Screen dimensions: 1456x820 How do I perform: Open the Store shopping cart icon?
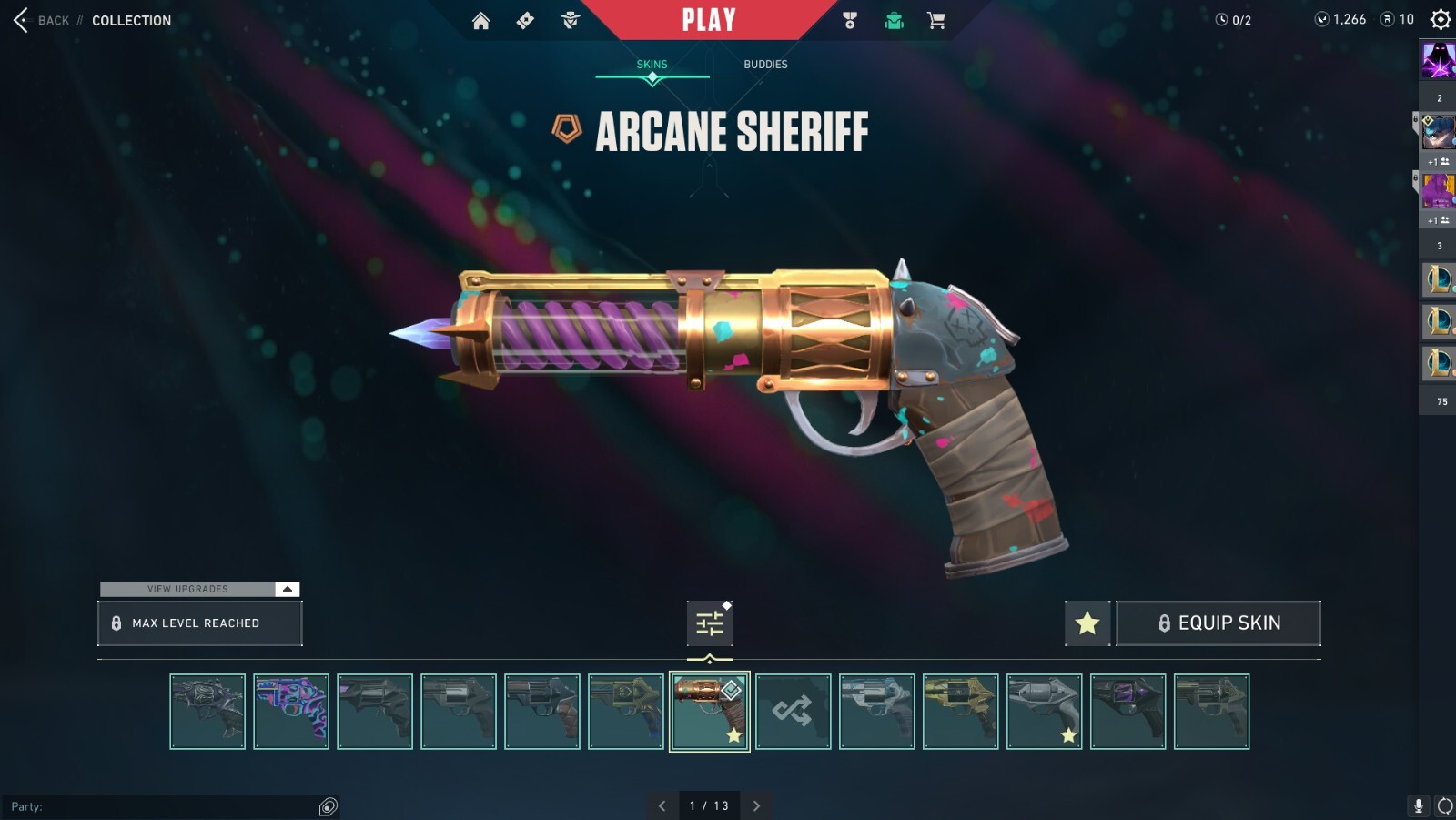pyautogui.click(x=936, y=19)
